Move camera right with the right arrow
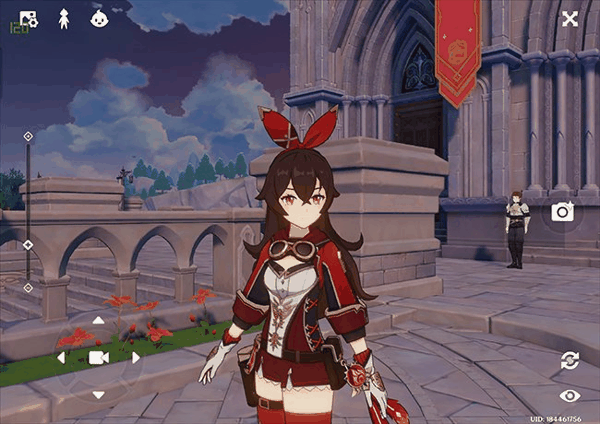Screen dimensions: 600x424 click(x=136, y=357)
